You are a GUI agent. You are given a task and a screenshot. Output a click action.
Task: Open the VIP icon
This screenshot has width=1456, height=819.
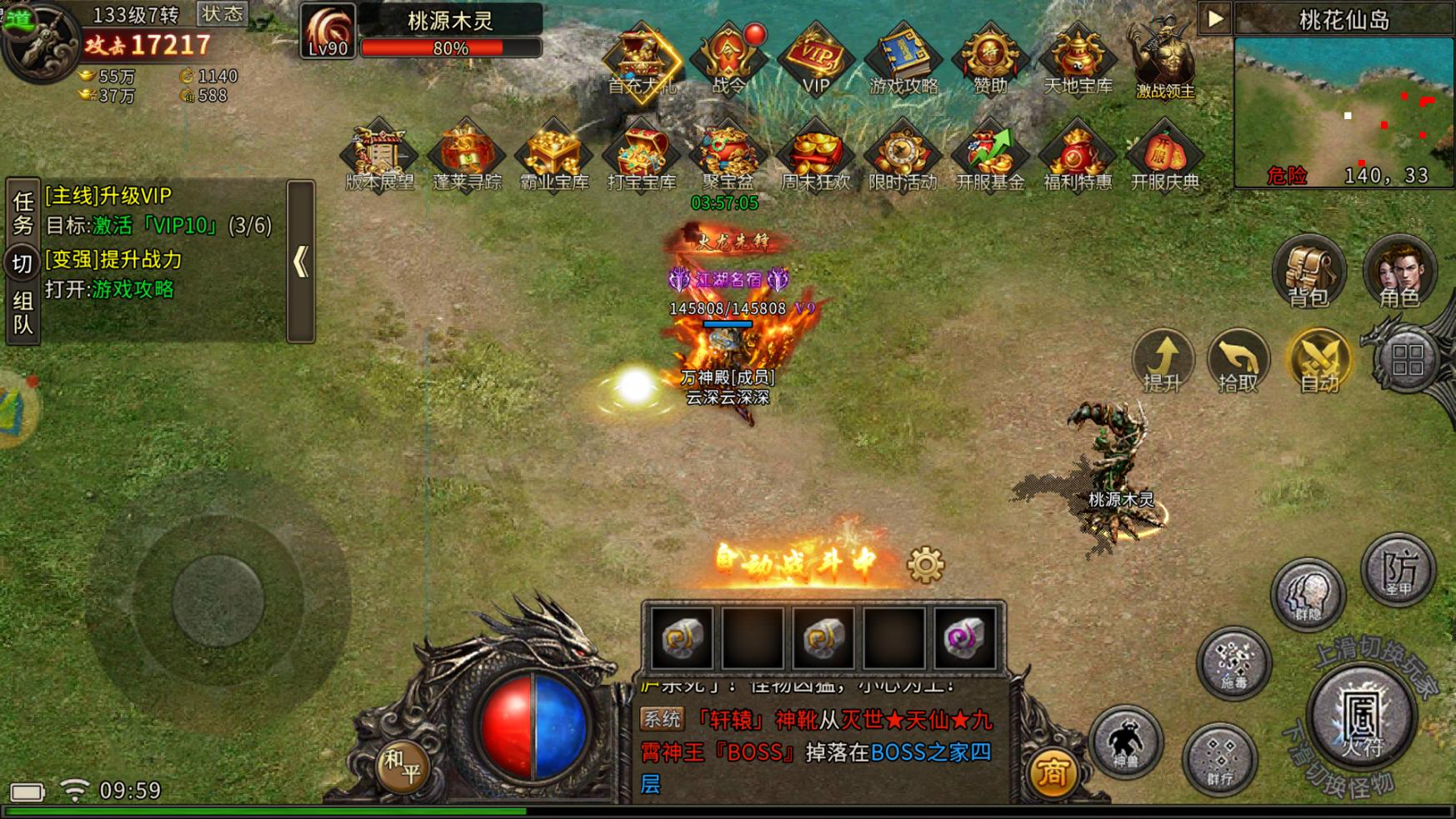pos(814,58)
